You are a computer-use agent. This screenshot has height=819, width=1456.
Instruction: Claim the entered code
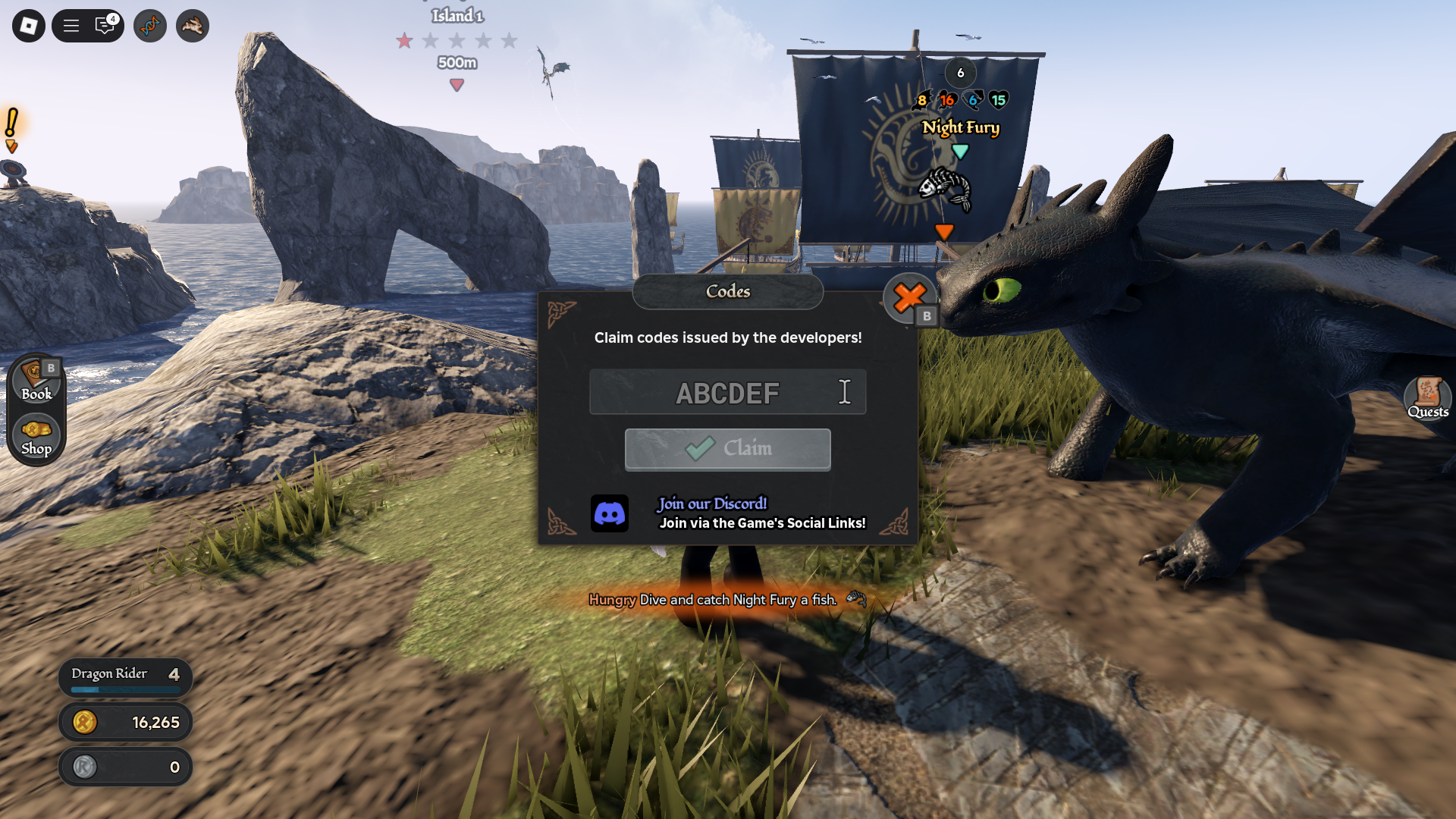[727, 449]
